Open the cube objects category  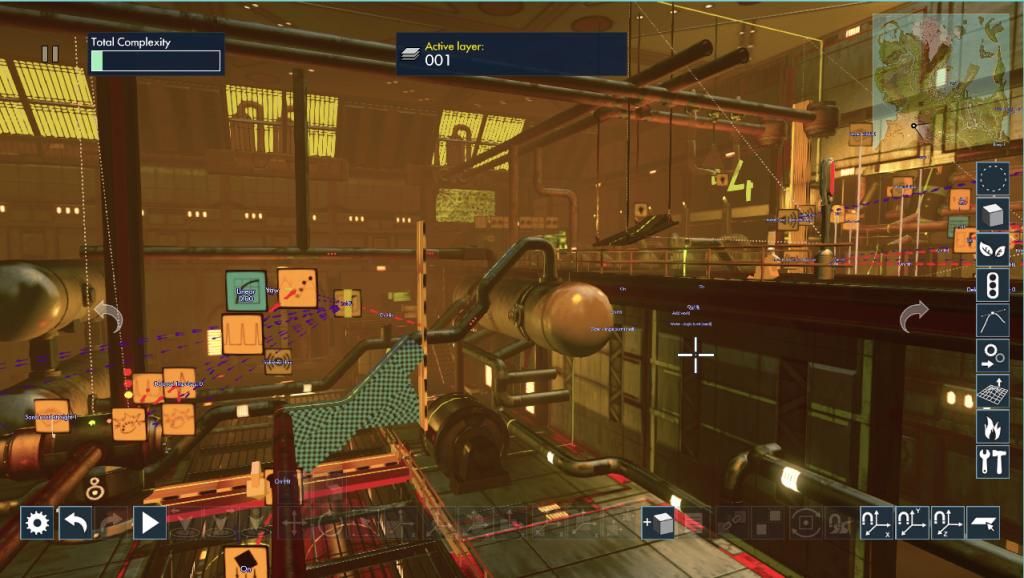coord(993,215)
